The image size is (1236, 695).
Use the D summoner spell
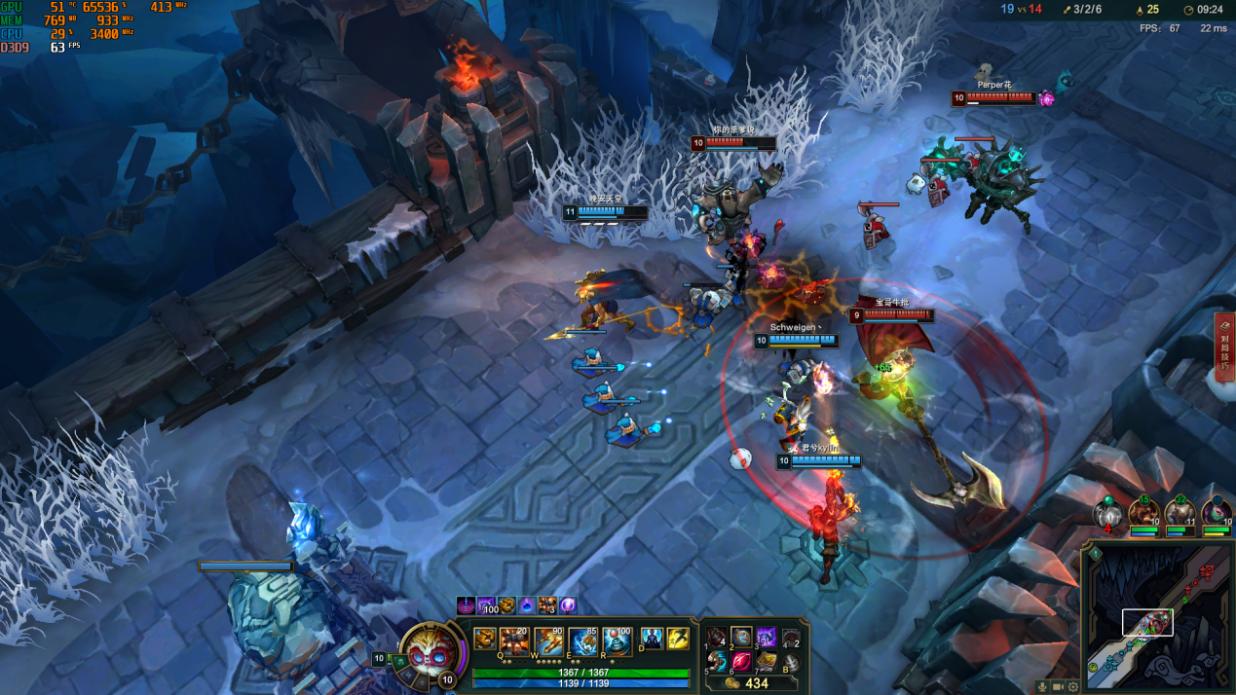651,638
